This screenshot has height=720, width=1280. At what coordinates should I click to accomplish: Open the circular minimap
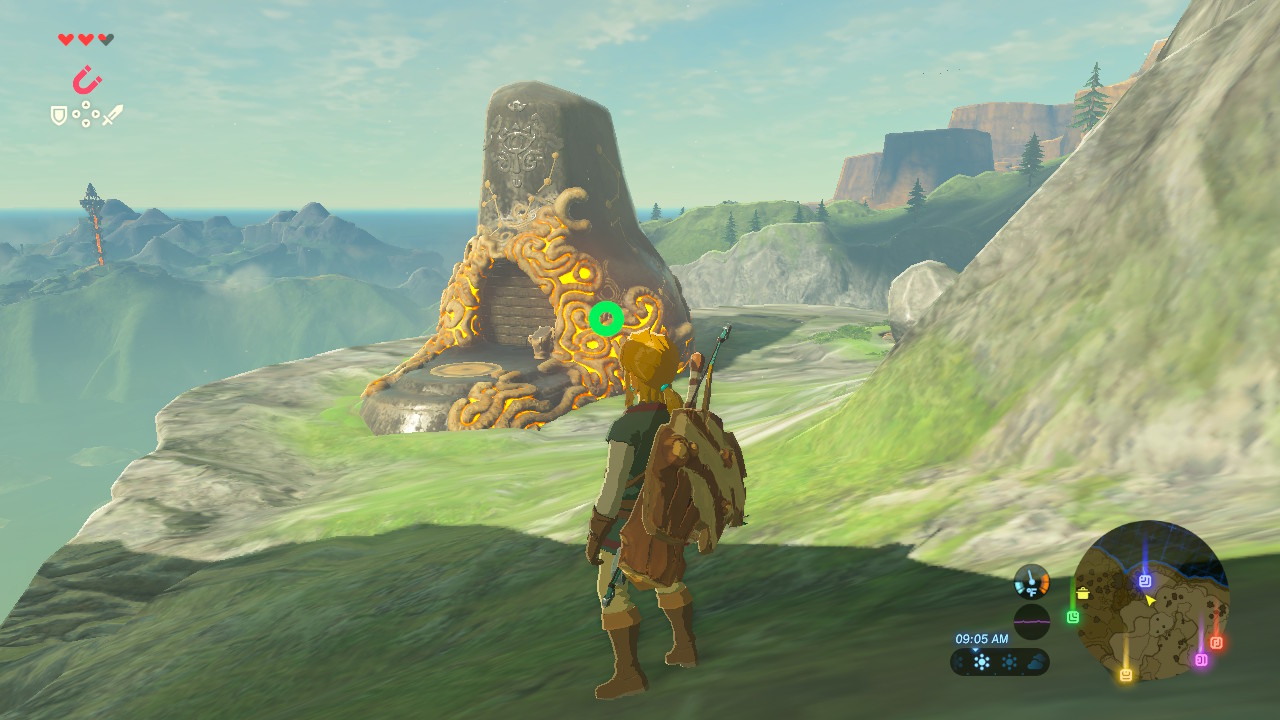(x=1150, y=598)
